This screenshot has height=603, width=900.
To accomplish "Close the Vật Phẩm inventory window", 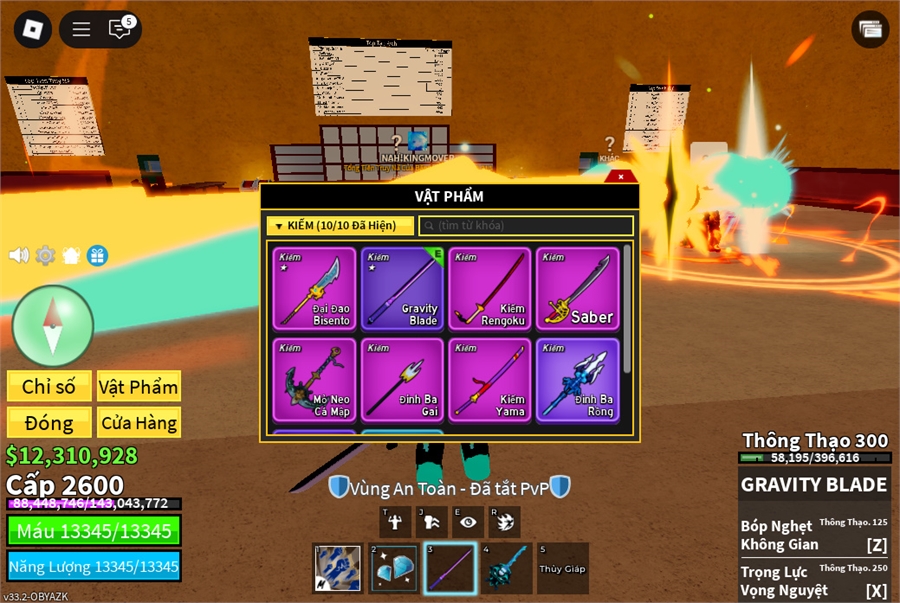I will [621, 176].
